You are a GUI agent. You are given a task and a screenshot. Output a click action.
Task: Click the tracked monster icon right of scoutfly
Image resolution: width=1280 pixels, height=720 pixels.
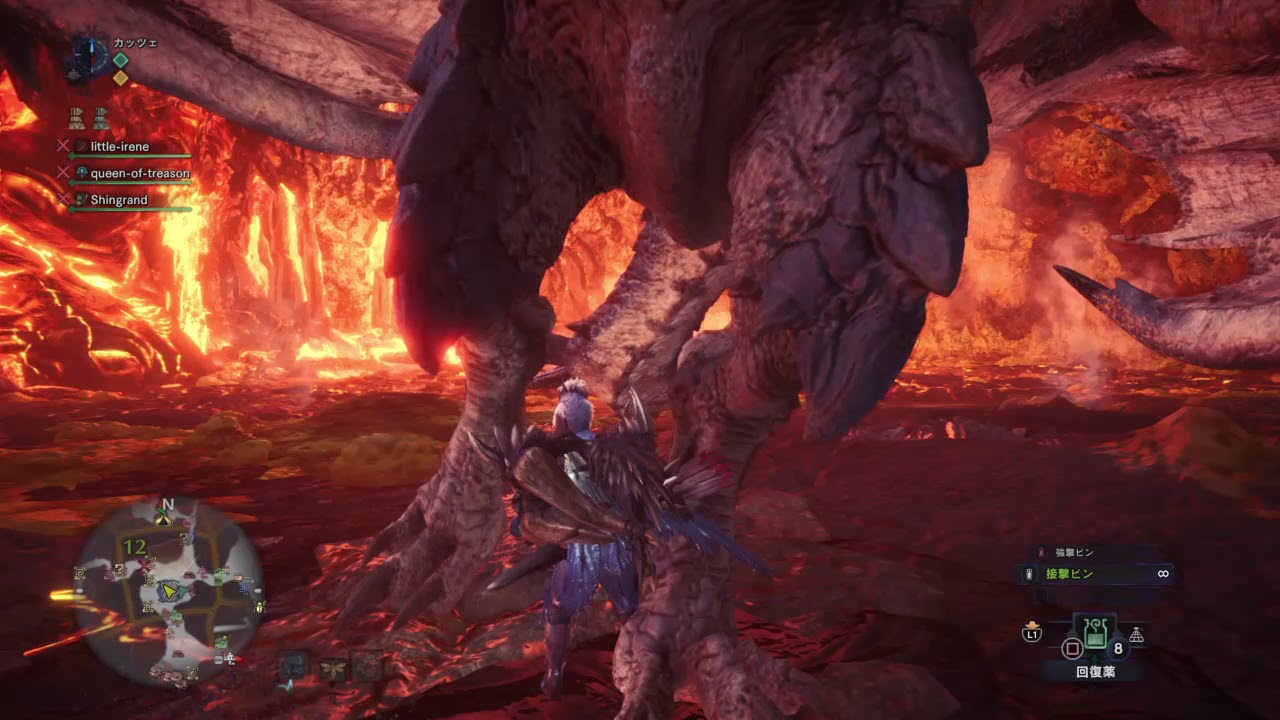click(x=367, y=666)
